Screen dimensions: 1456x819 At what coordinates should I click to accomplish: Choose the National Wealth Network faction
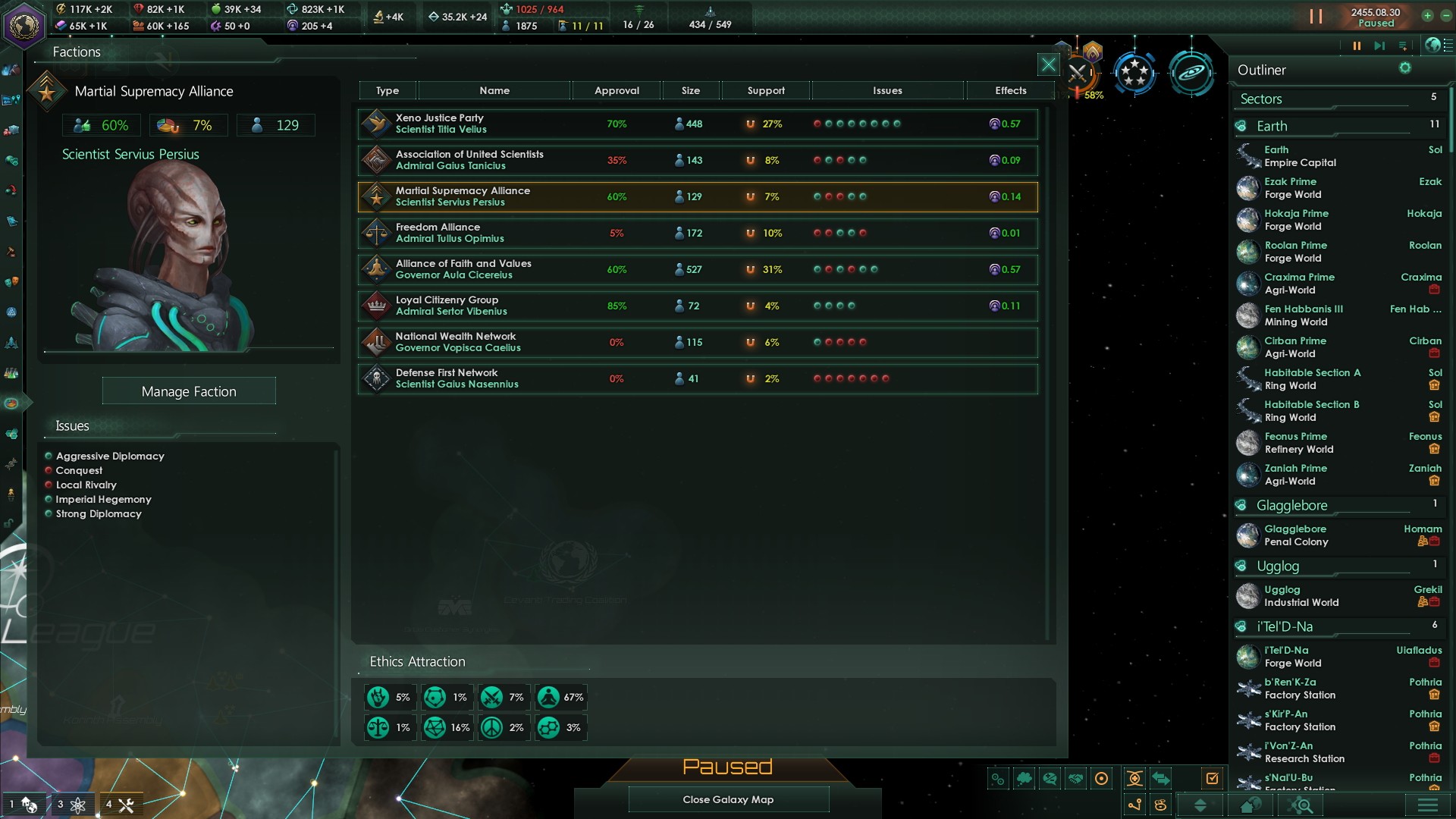point(697,343)
